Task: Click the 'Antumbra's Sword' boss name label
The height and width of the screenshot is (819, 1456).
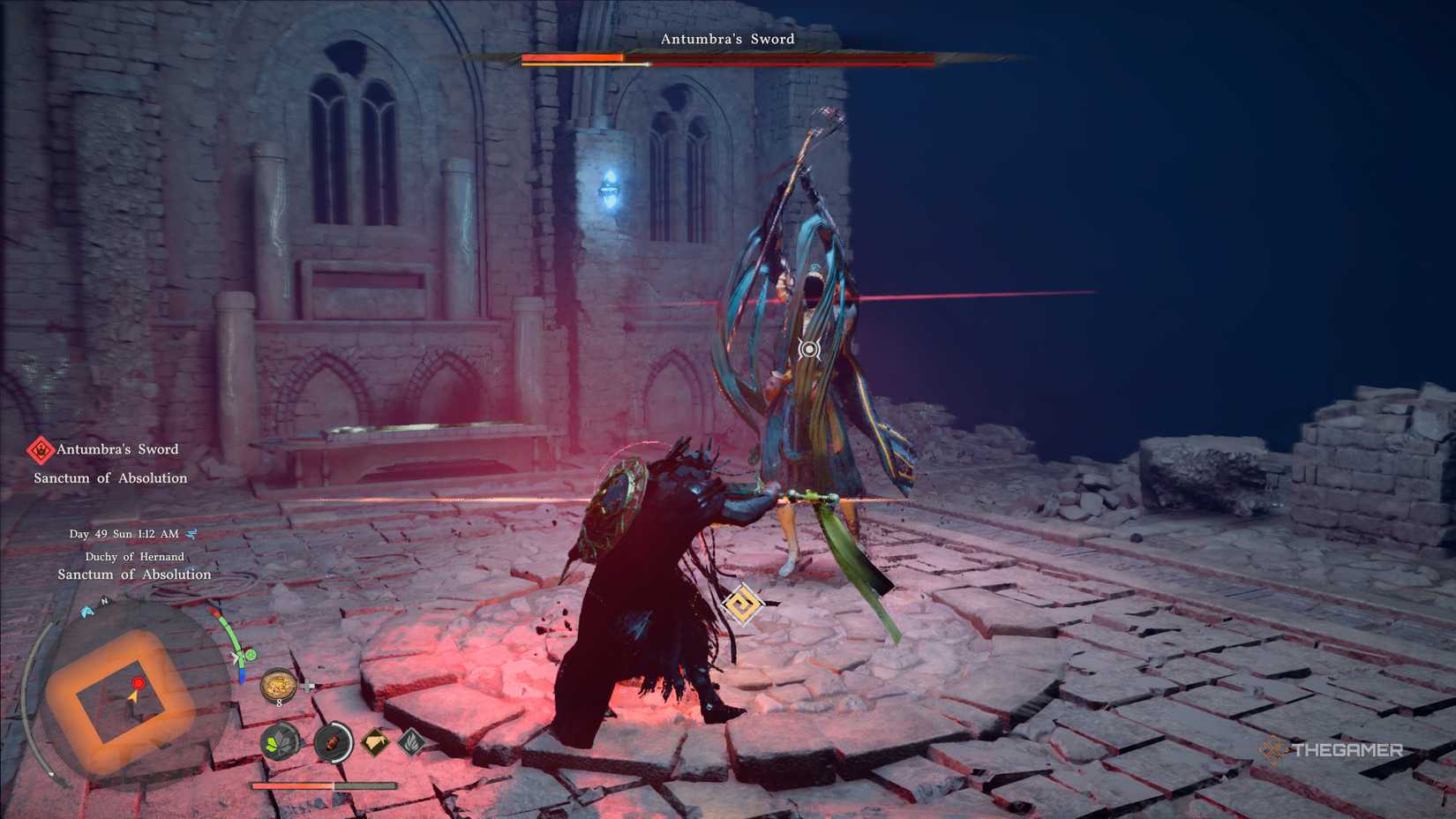Action: pyautogui.click(x=728, y=39)
